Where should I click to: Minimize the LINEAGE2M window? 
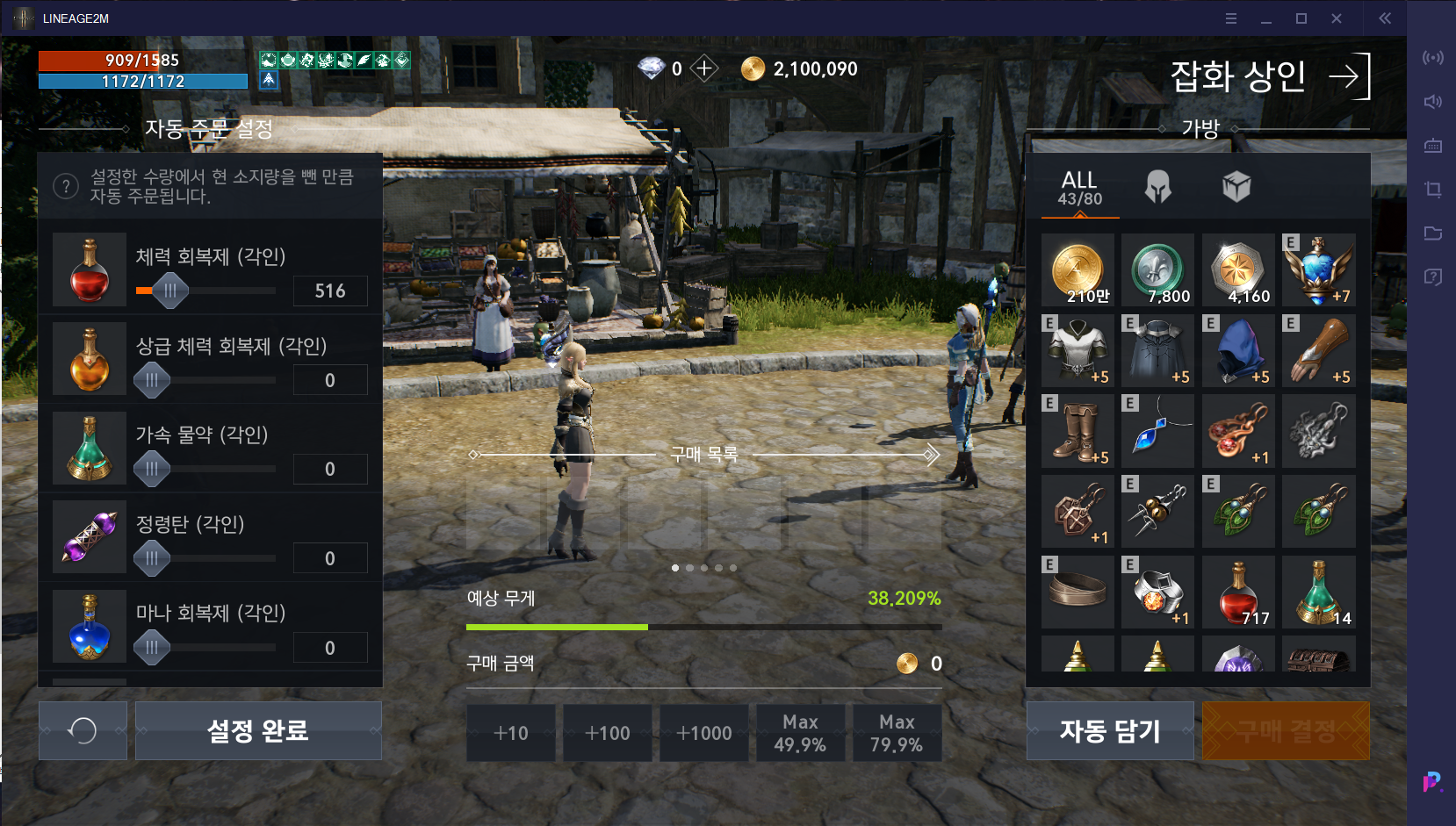coord(1265,18)
